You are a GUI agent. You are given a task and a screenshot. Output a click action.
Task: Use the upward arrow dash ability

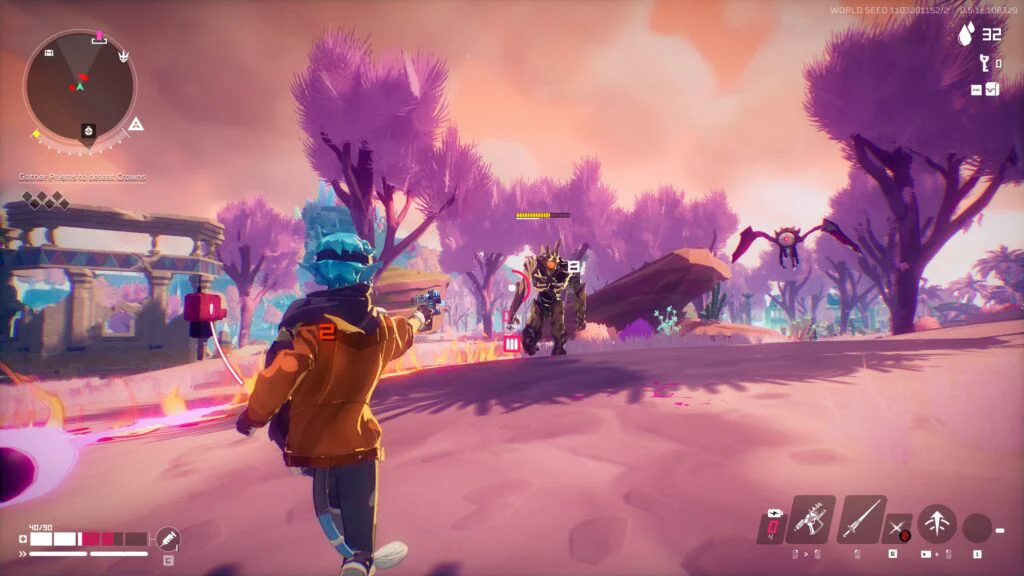[x=937, y=523]
